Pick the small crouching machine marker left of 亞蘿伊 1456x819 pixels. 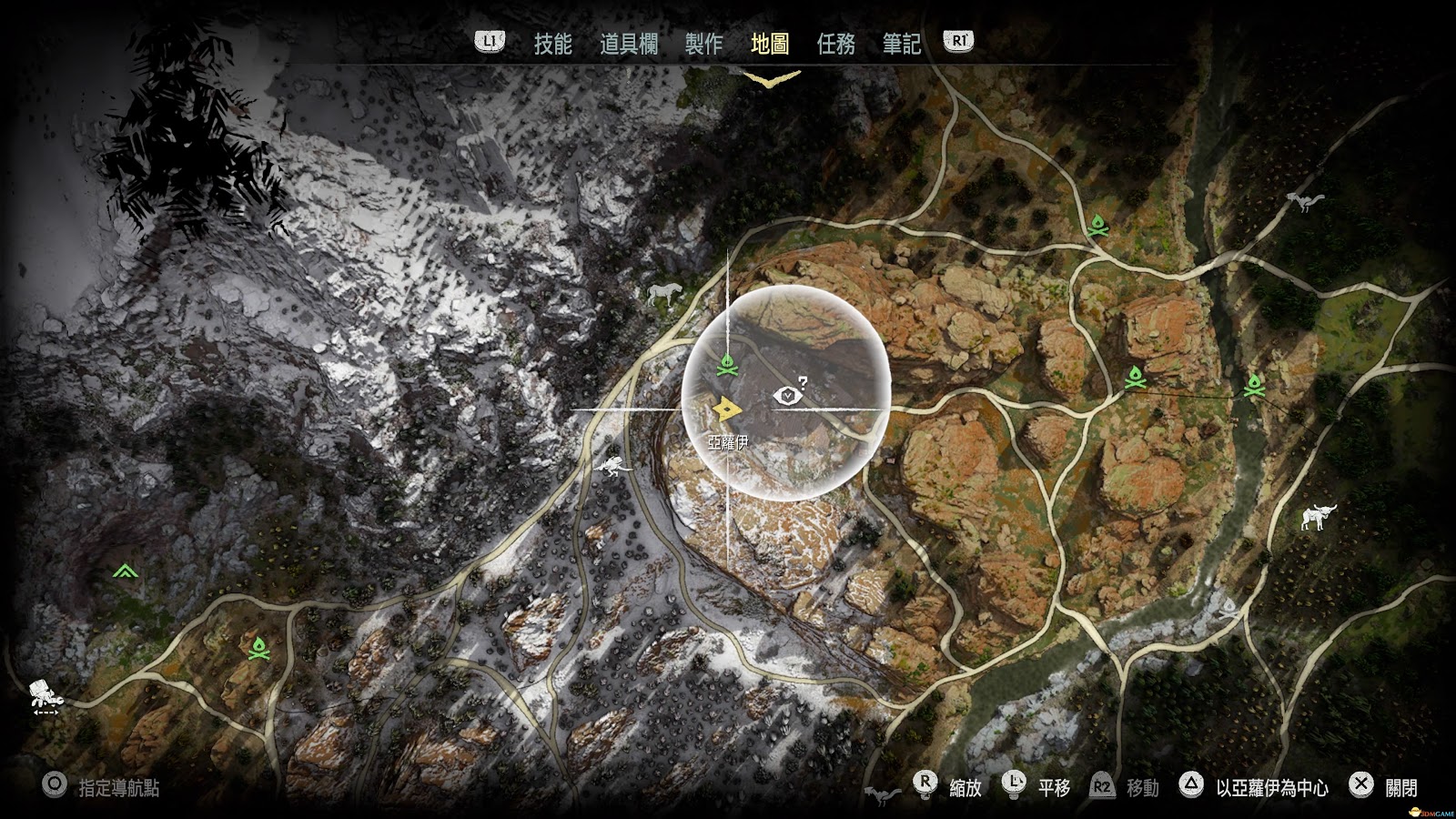coord(612,466)
